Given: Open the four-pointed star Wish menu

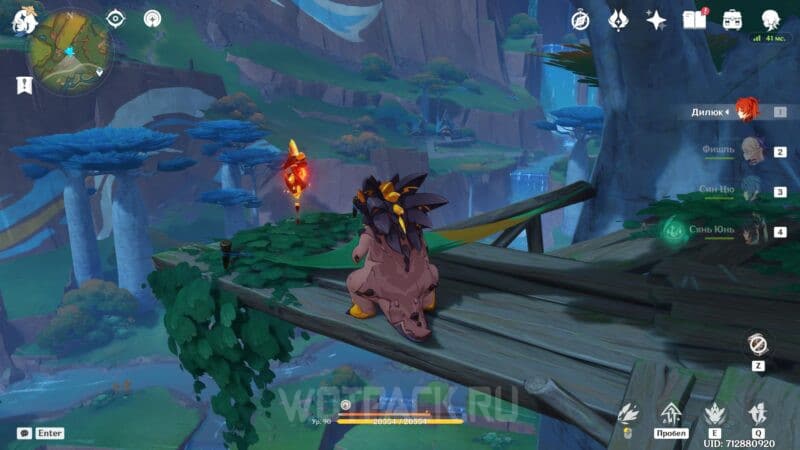Looking at the screenshot, I should (x=656, y=20).
